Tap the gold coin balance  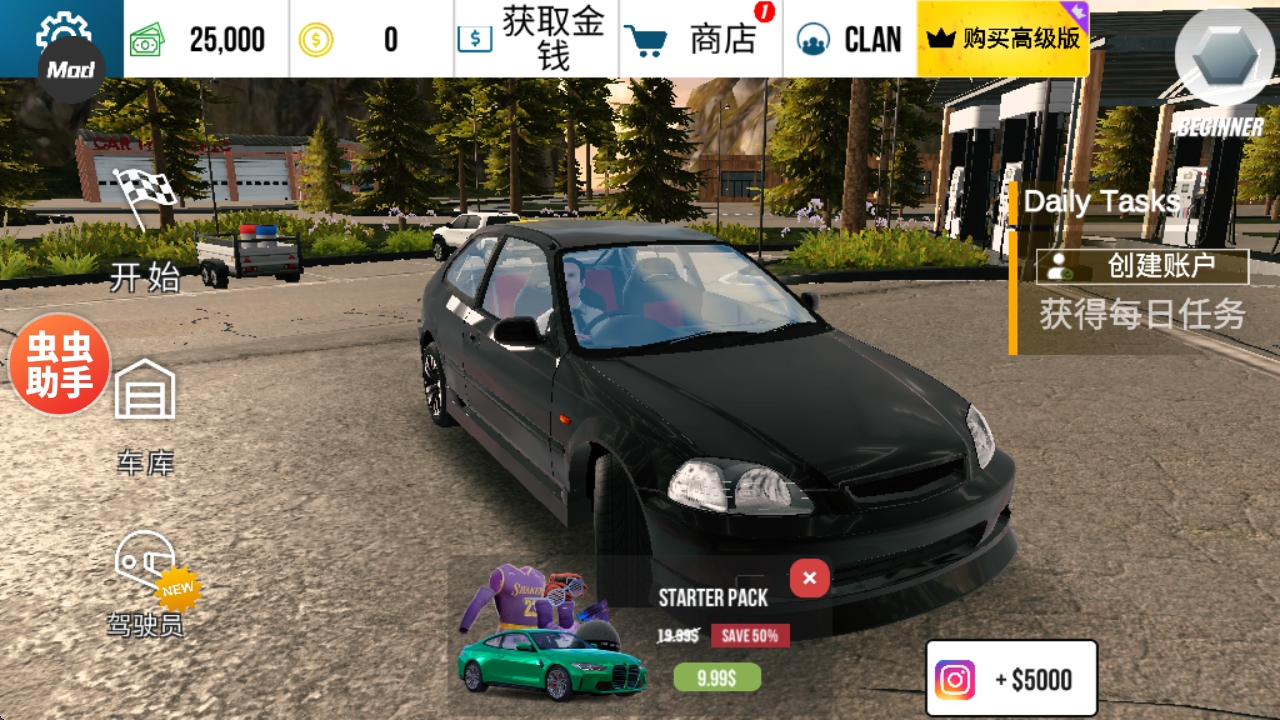point(370,40)
